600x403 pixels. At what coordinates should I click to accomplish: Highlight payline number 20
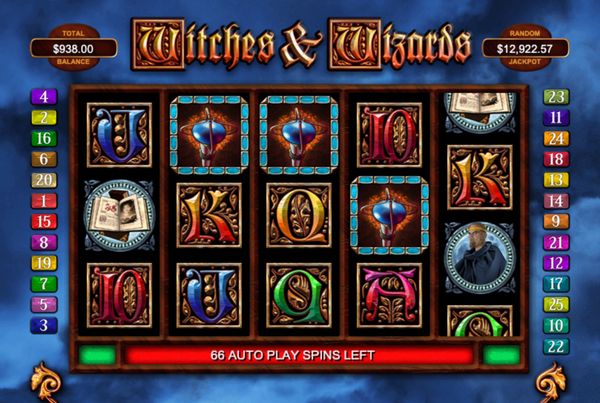point(44,180)
